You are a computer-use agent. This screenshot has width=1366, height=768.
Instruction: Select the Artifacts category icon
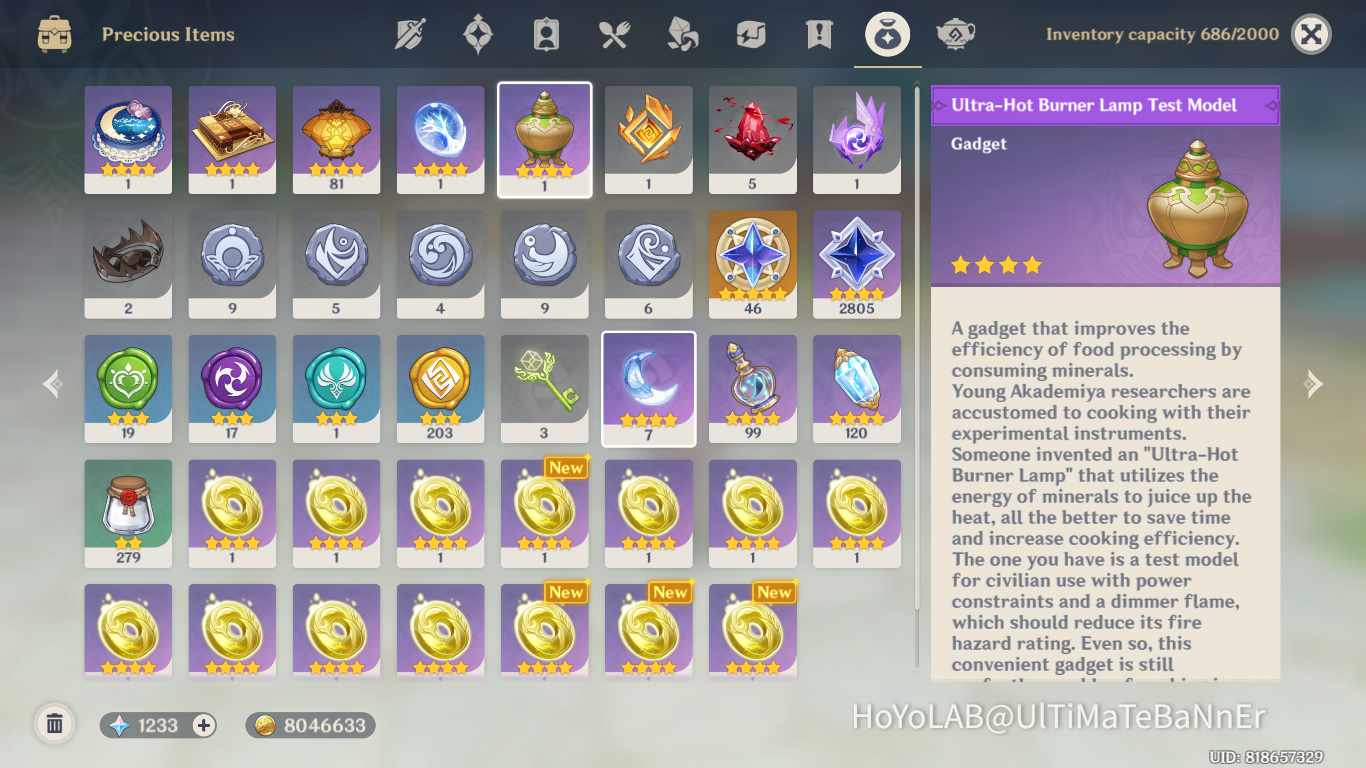click(477, 33)
